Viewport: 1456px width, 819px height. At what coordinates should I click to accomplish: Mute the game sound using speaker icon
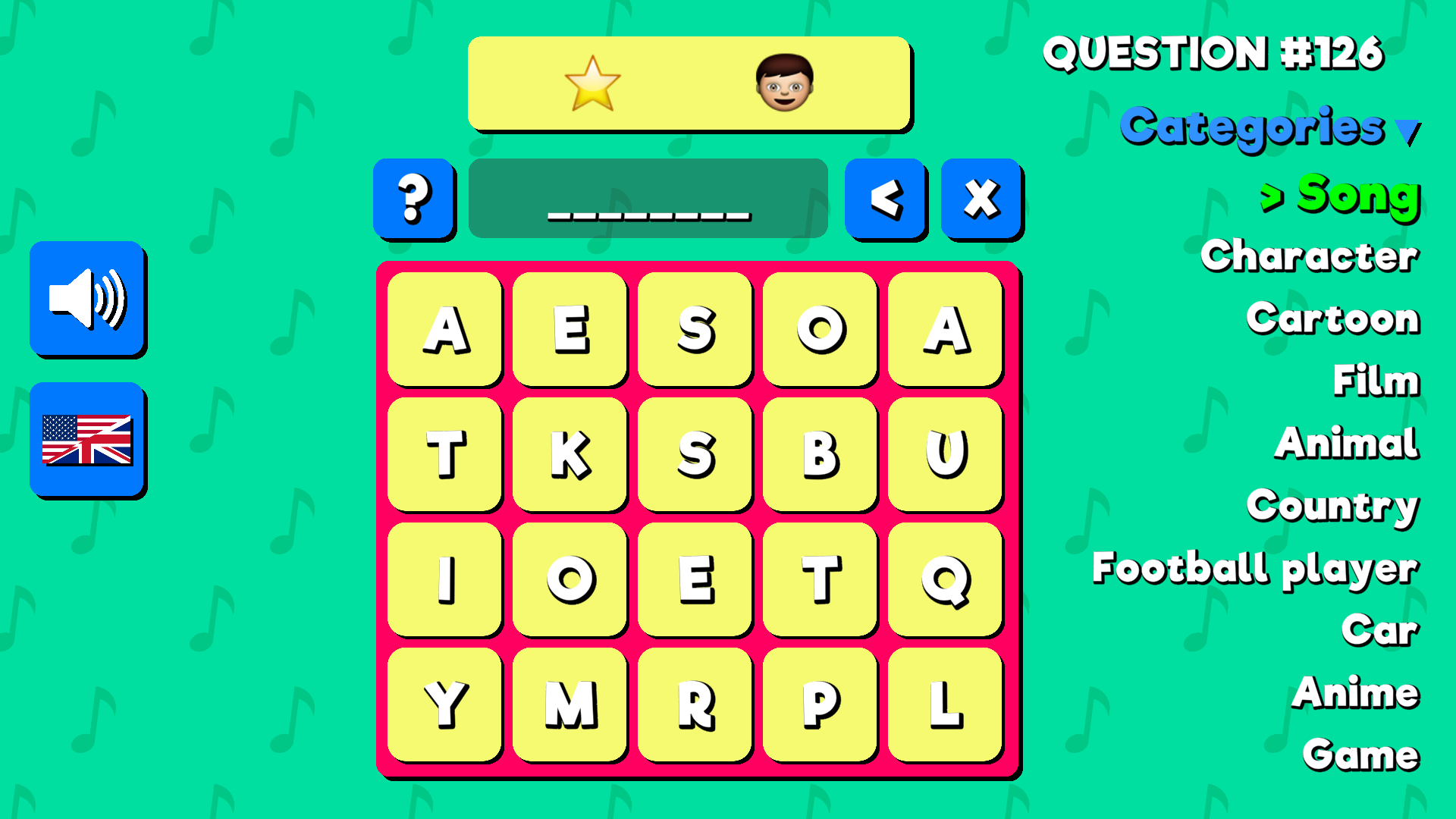[87, 300]
